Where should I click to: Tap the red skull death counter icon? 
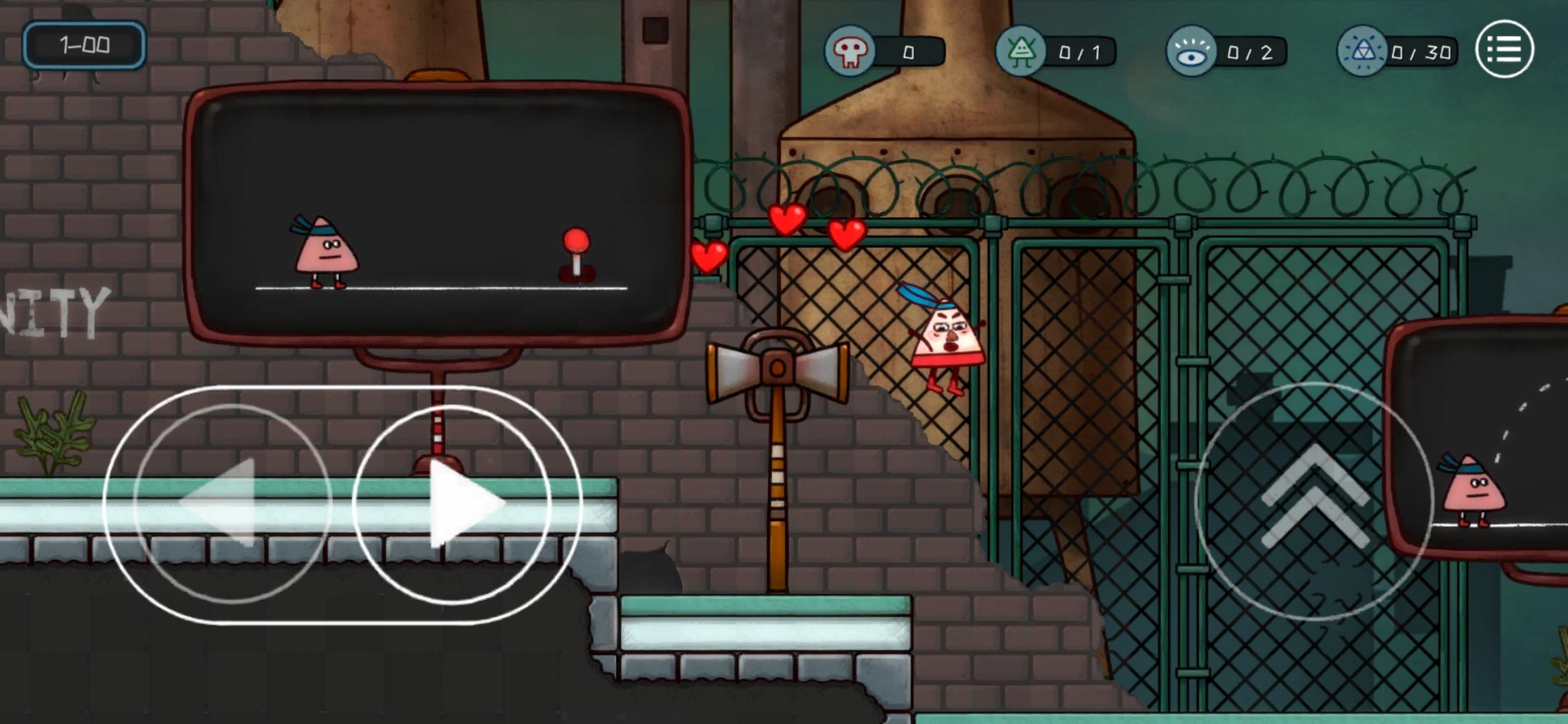coord(850,49)
